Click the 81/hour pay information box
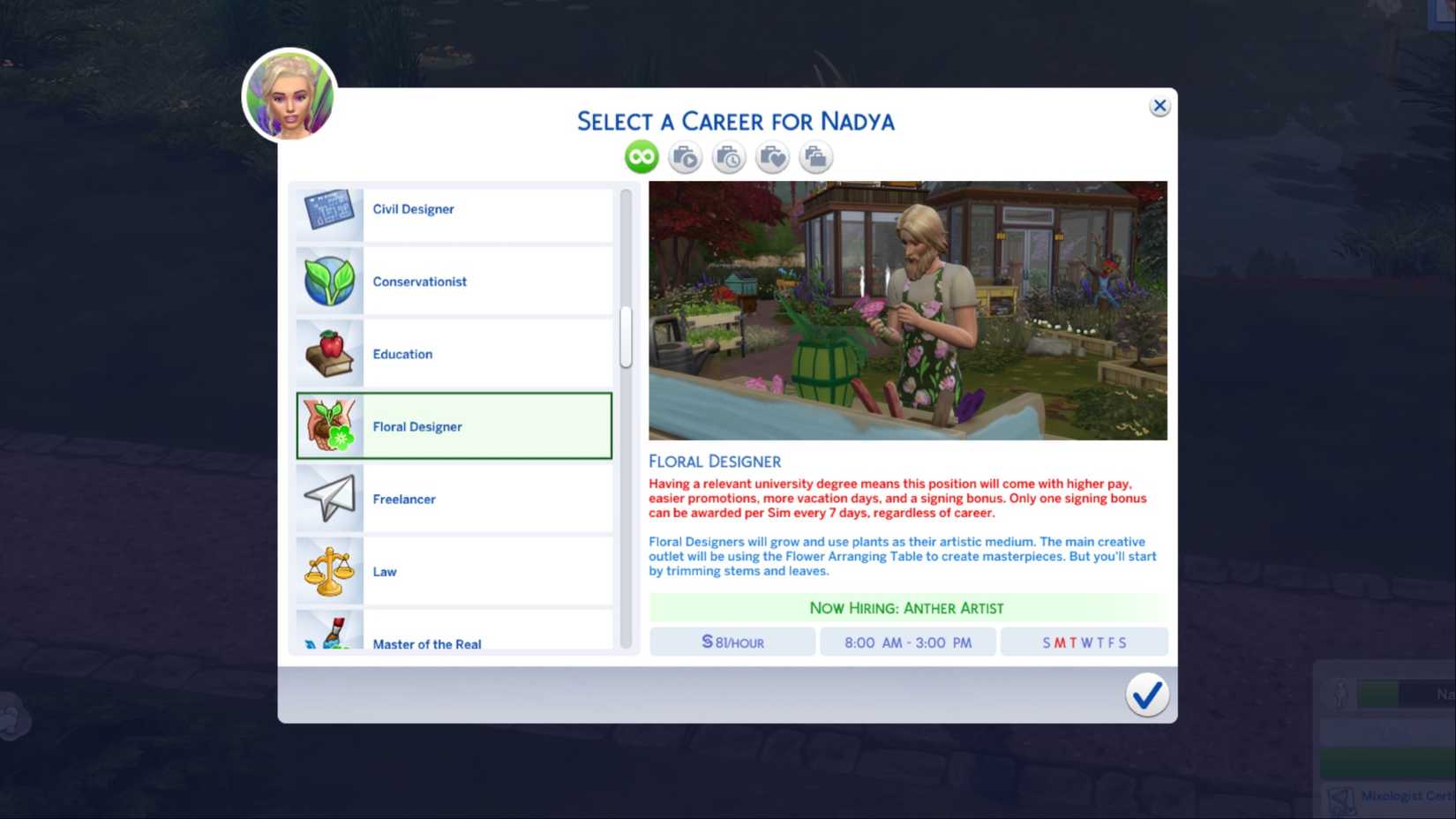The height and width of the screenshot is (819, 1456). [x=732, y=642]
